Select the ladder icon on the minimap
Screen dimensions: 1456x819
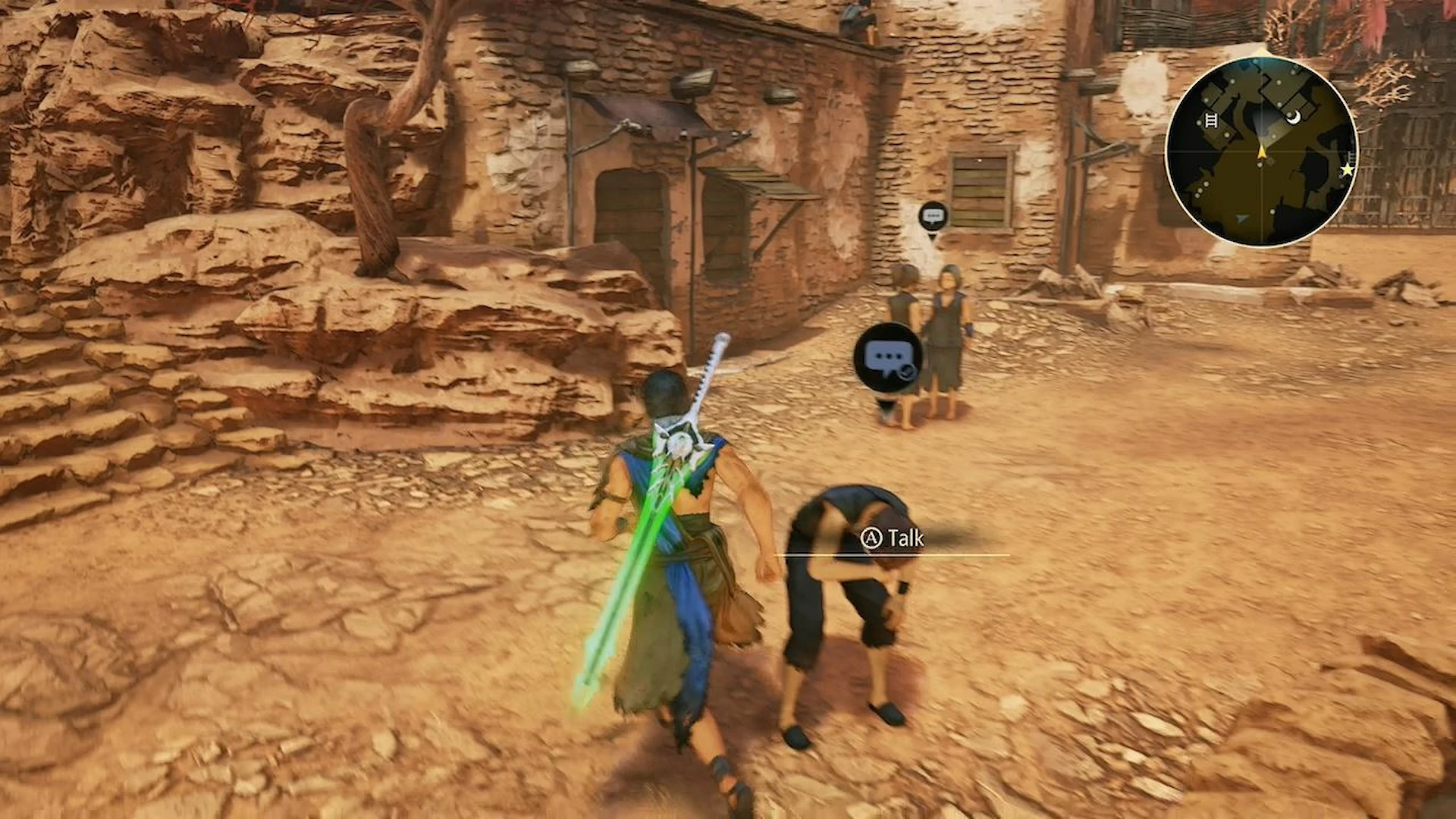[x=1211, y=121]
